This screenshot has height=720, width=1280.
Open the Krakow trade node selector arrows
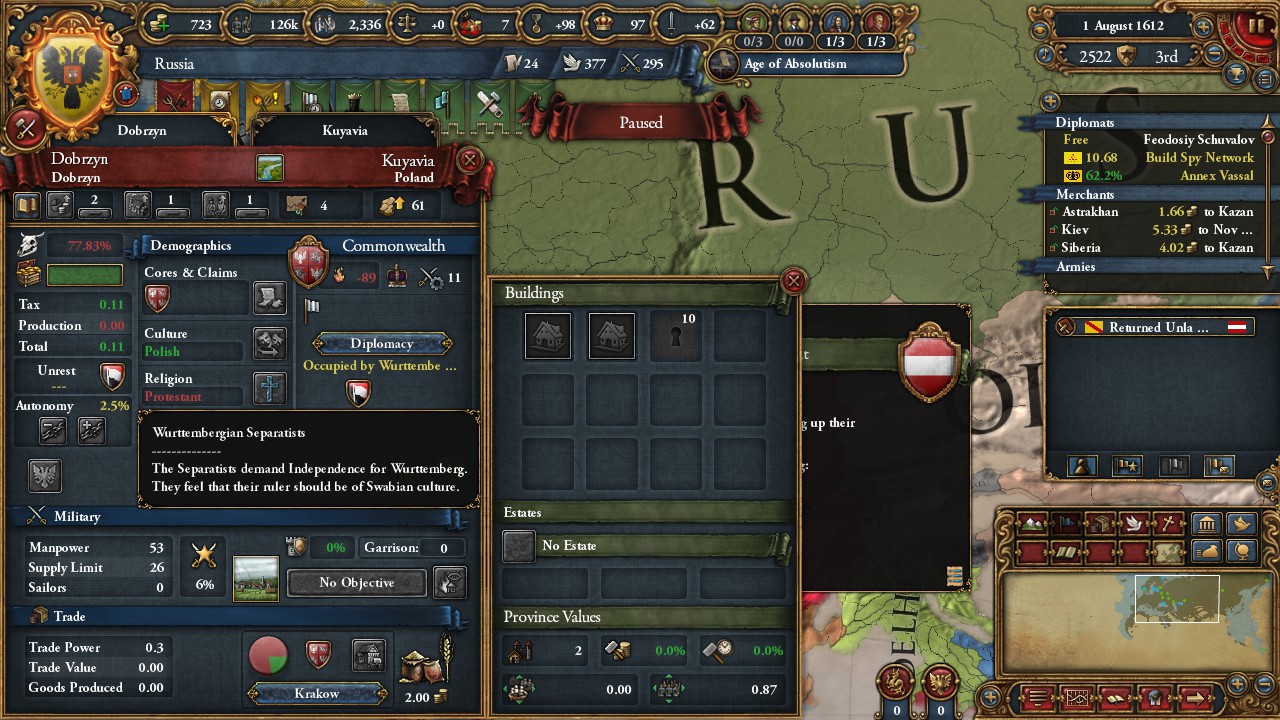pyautogui.click(x=316, y=692)
